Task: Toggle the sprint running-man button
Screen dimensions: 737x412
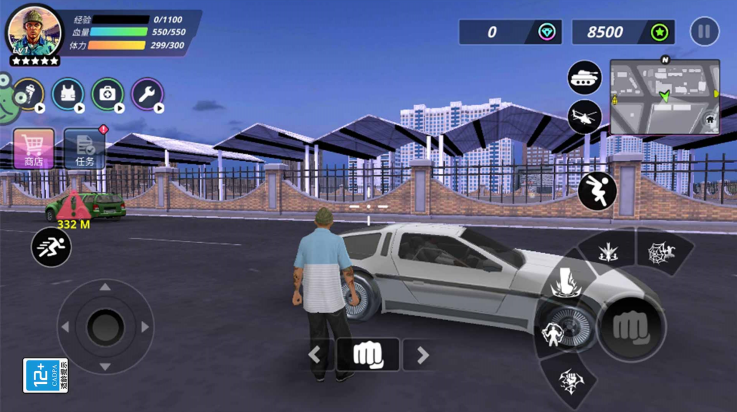Action: tap(50, 246)
